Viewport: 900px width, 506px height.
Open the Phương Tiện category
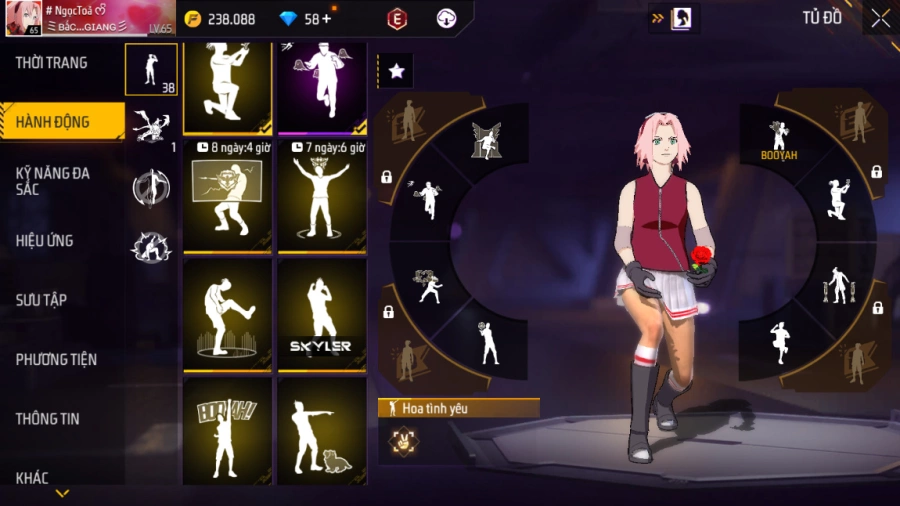pyautogui.click(x=56, y=359)
